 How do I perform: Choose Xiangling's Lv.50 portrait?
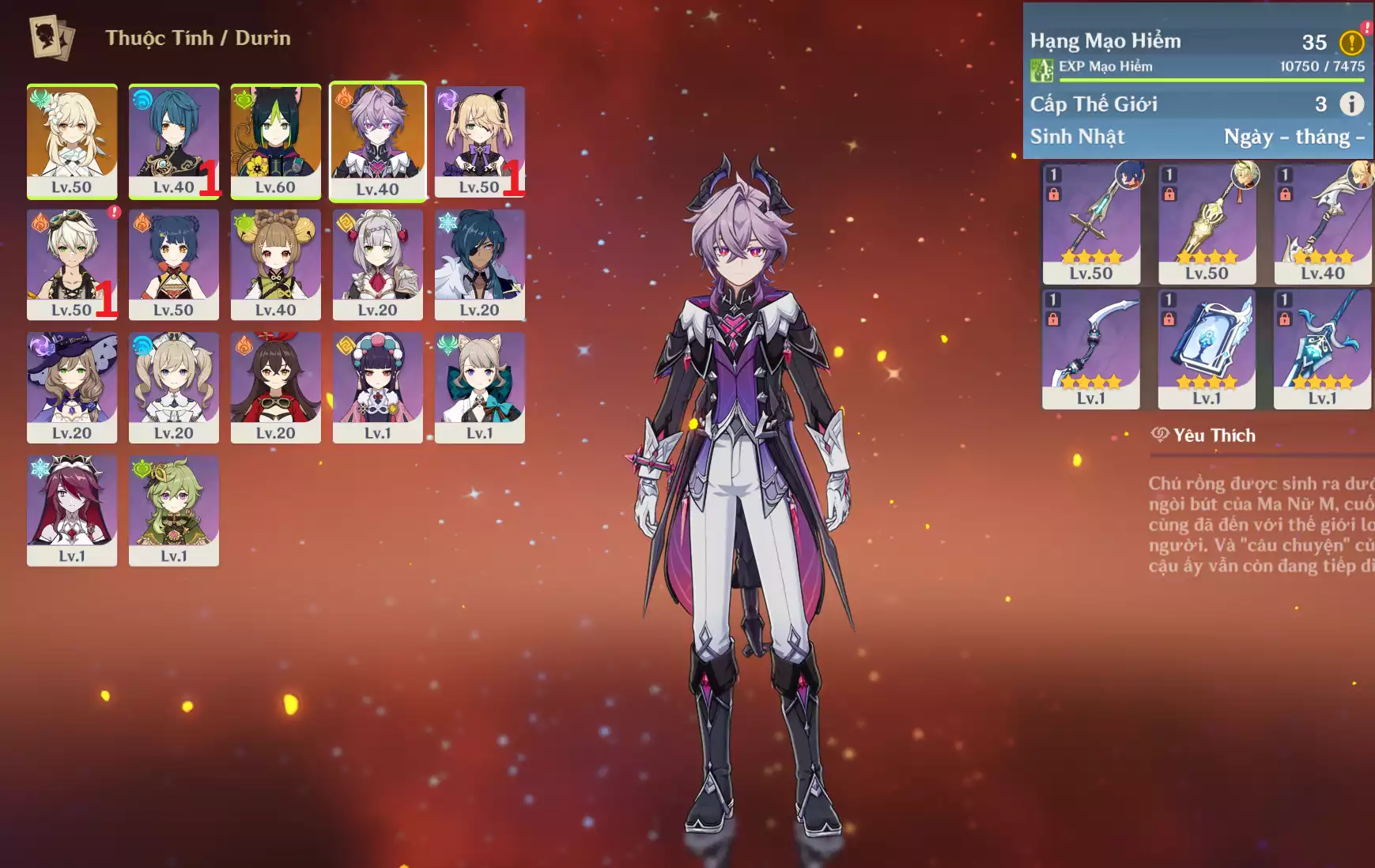pyautogui.click(x=174, y=264)
